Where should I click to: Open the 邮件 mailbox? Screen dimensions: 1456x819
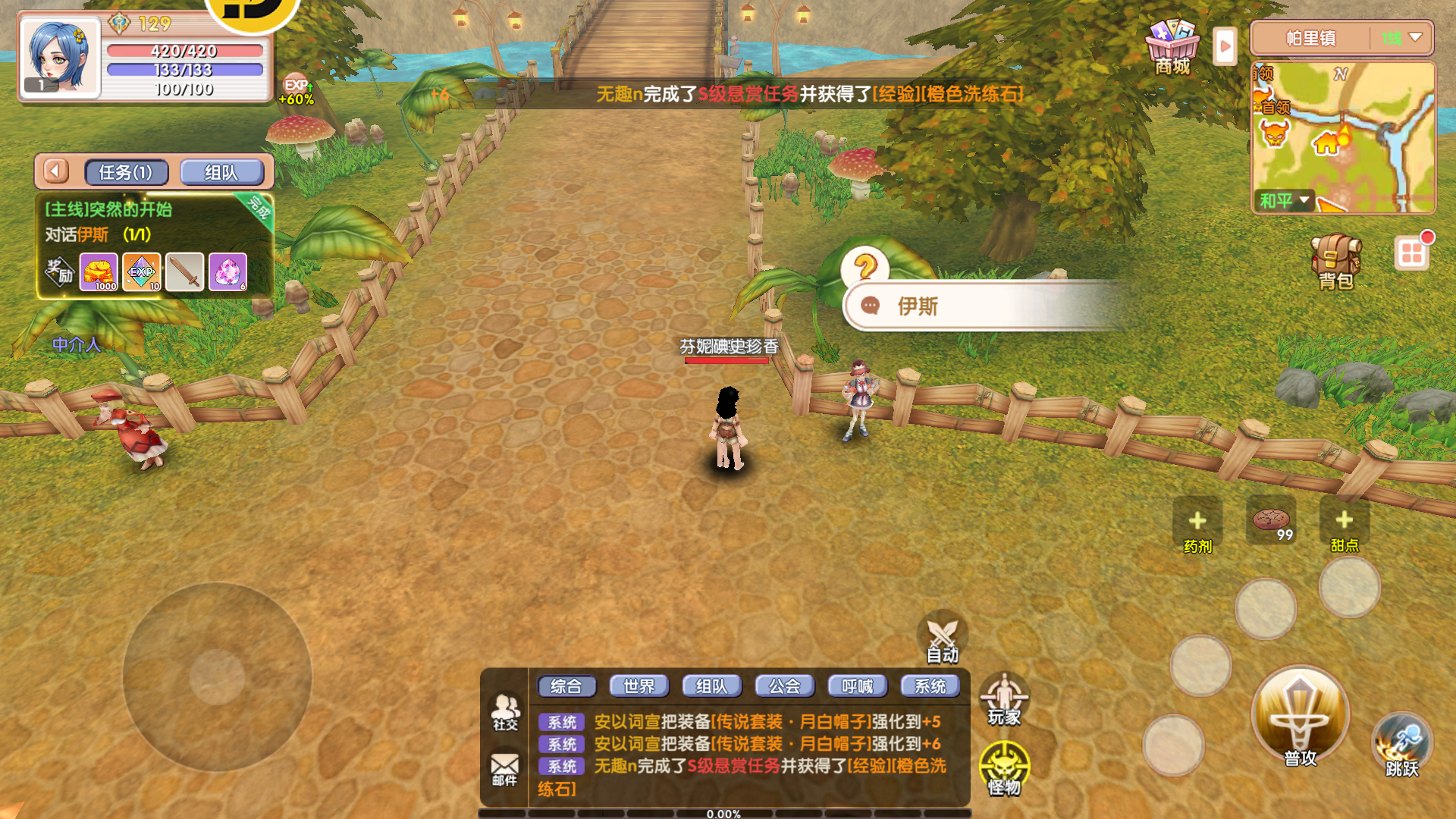coord(504,769)
